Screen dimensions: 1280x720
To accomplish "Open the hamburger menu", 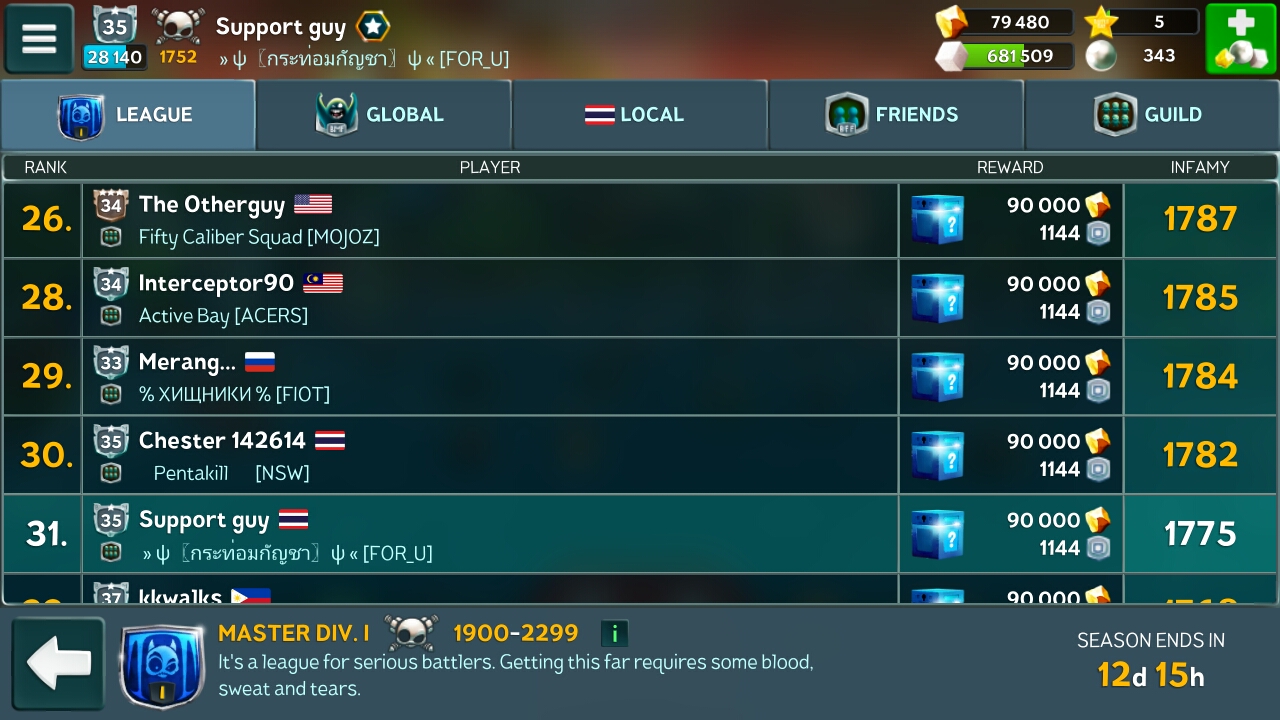I will pos(40,39).
